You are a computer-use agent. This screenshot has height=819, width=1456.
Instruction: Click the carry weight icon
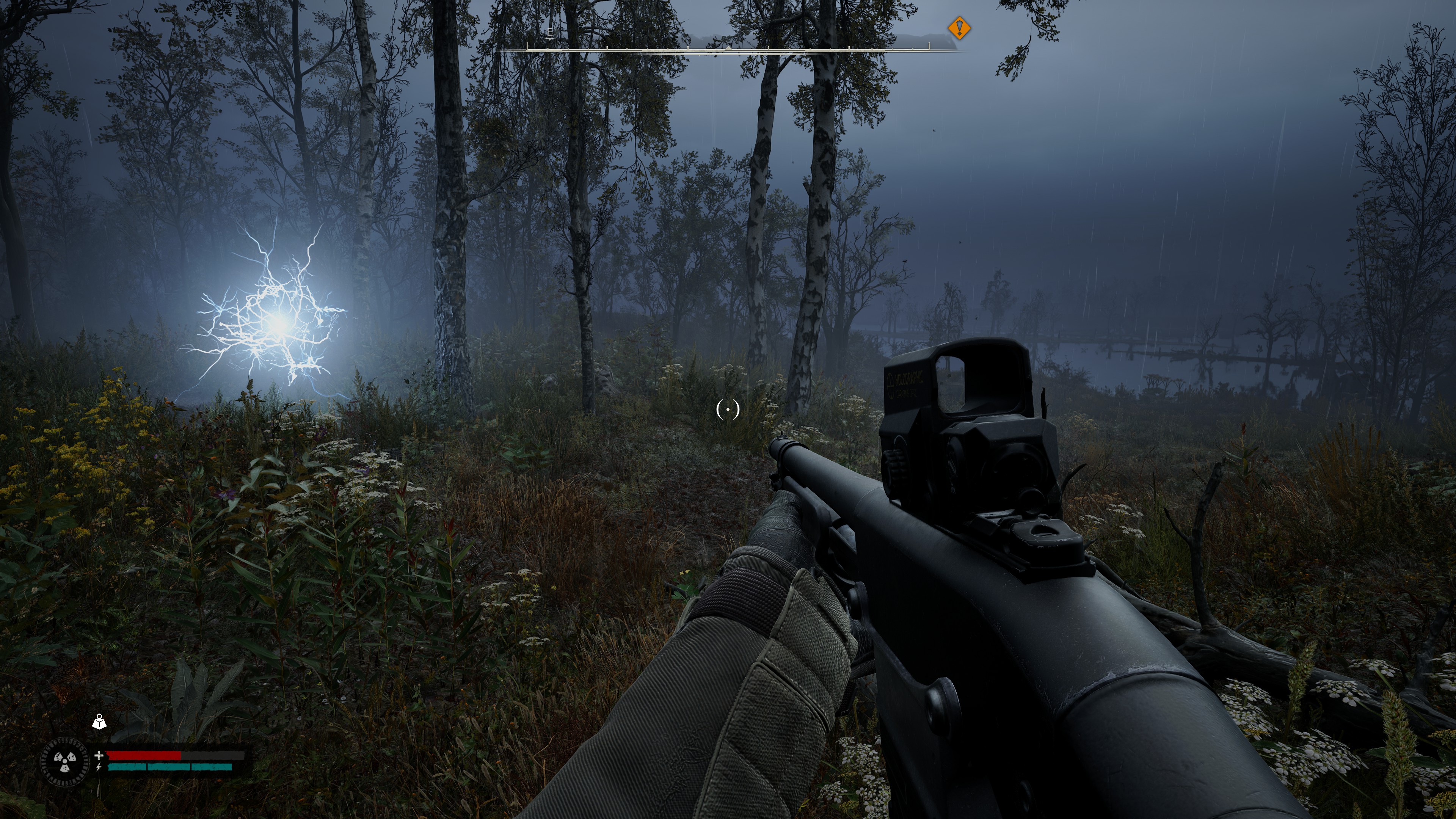(99, 721)
